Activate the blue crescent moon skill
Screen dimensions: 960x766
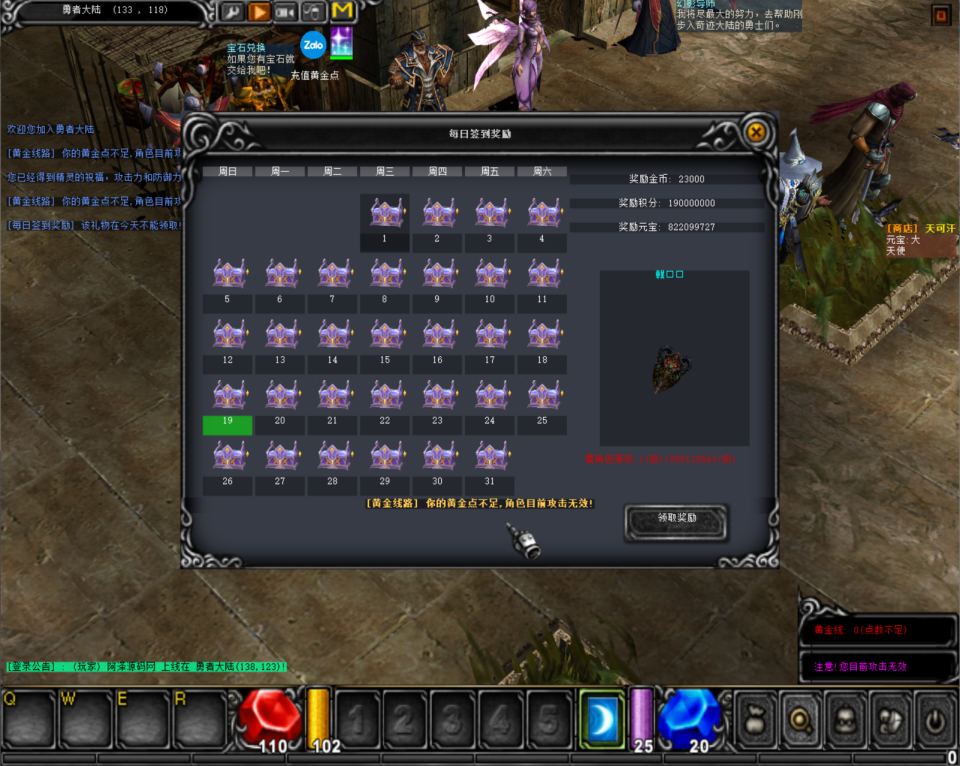point(603,718)
